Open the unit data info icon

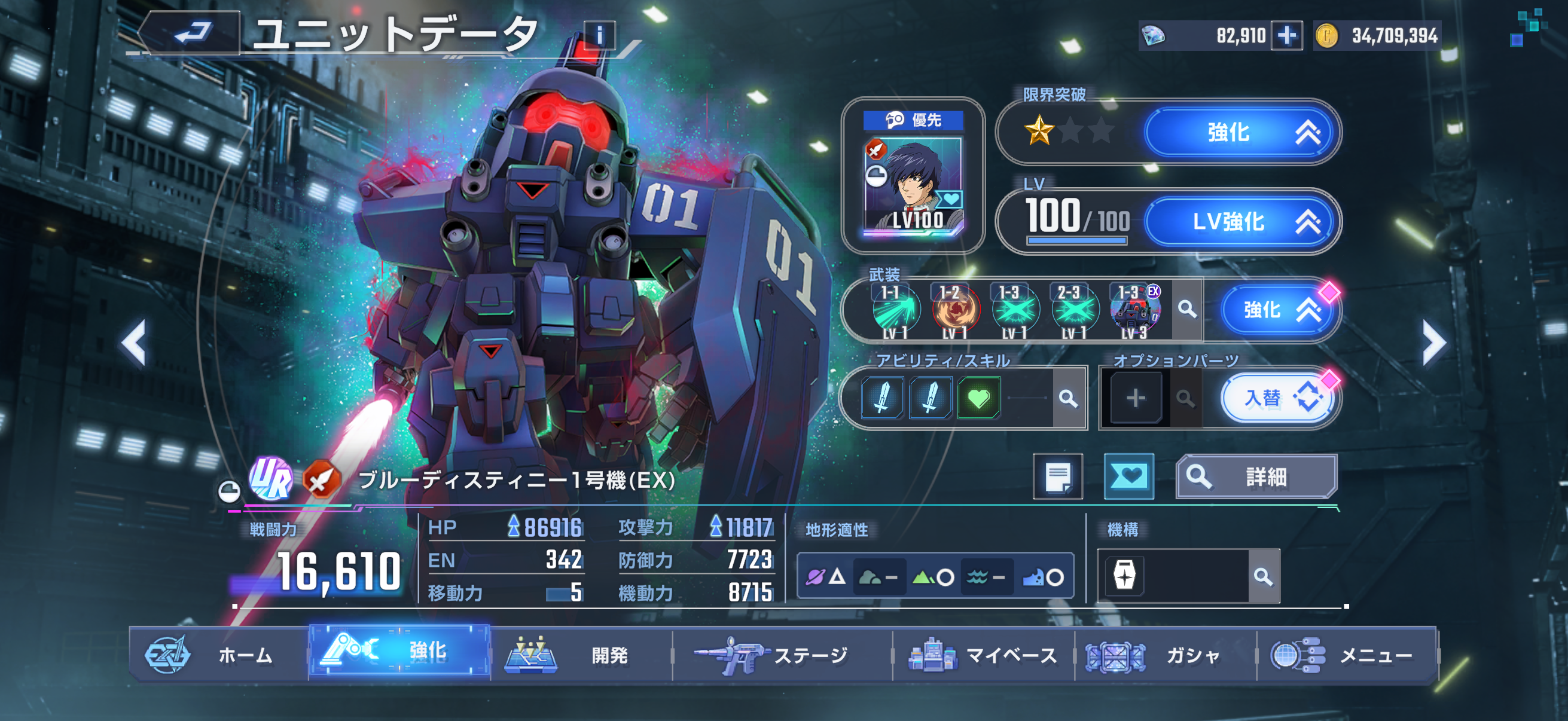pos(599,35)
